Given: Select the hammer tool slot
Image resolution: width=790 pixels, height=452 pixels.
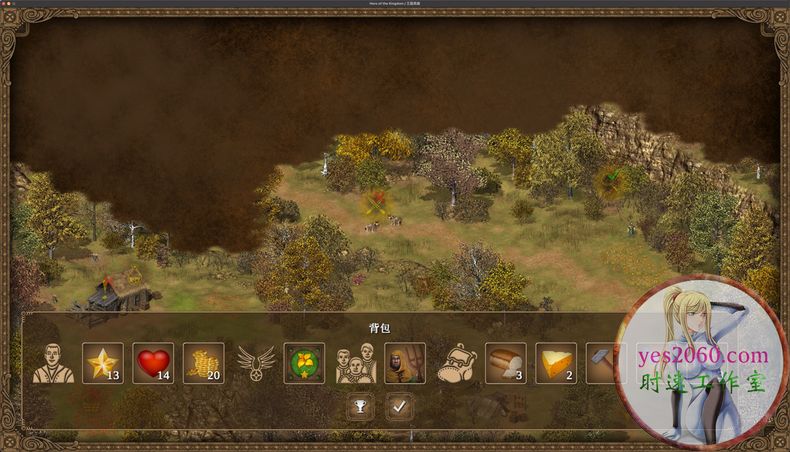Looking at the screenshot, I should (600, 363).
